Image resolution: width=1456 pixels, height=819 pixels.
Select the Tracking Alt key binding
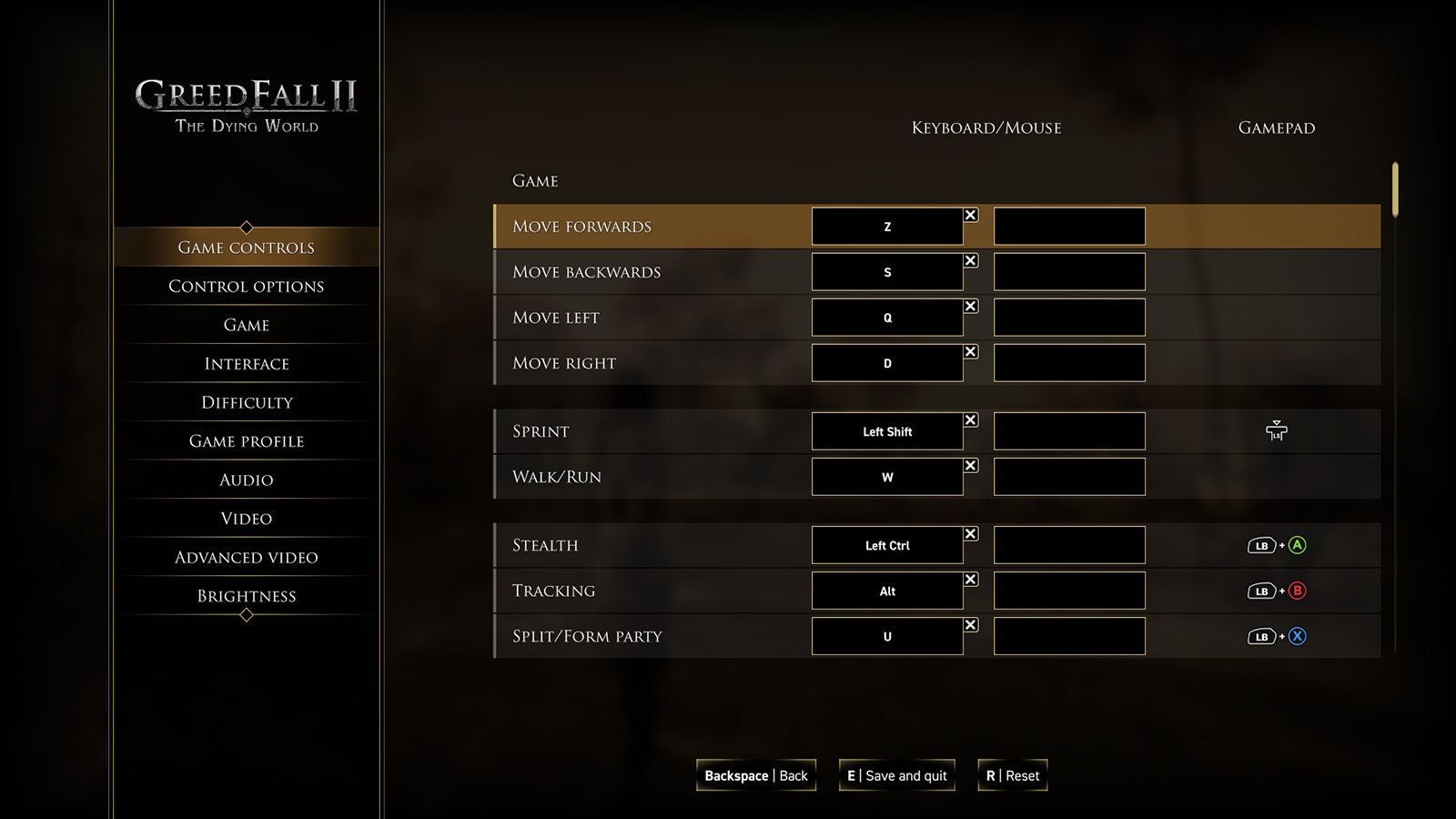[887, 591]
